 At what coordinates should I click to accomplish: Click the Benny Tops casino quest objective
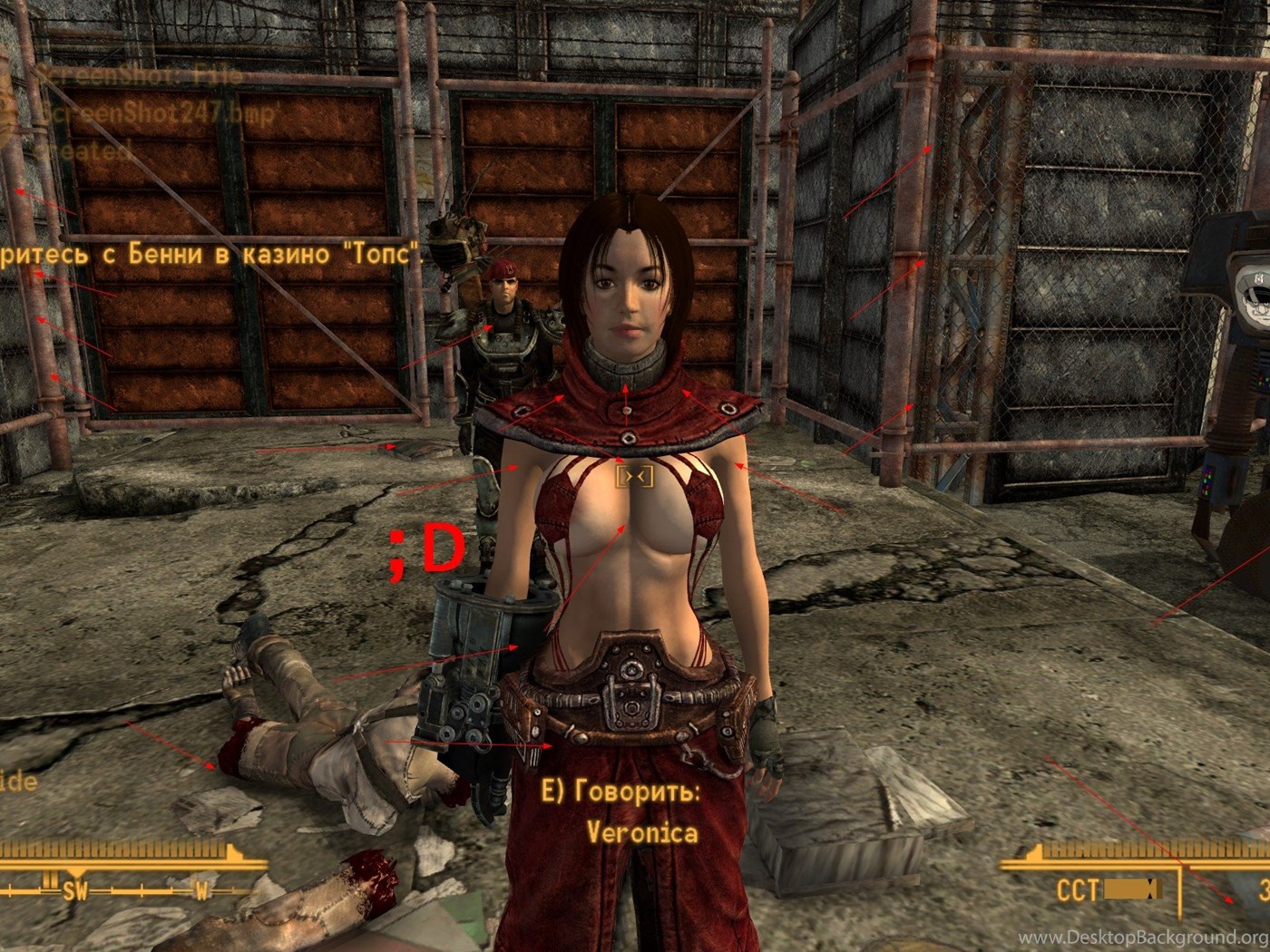210,254
